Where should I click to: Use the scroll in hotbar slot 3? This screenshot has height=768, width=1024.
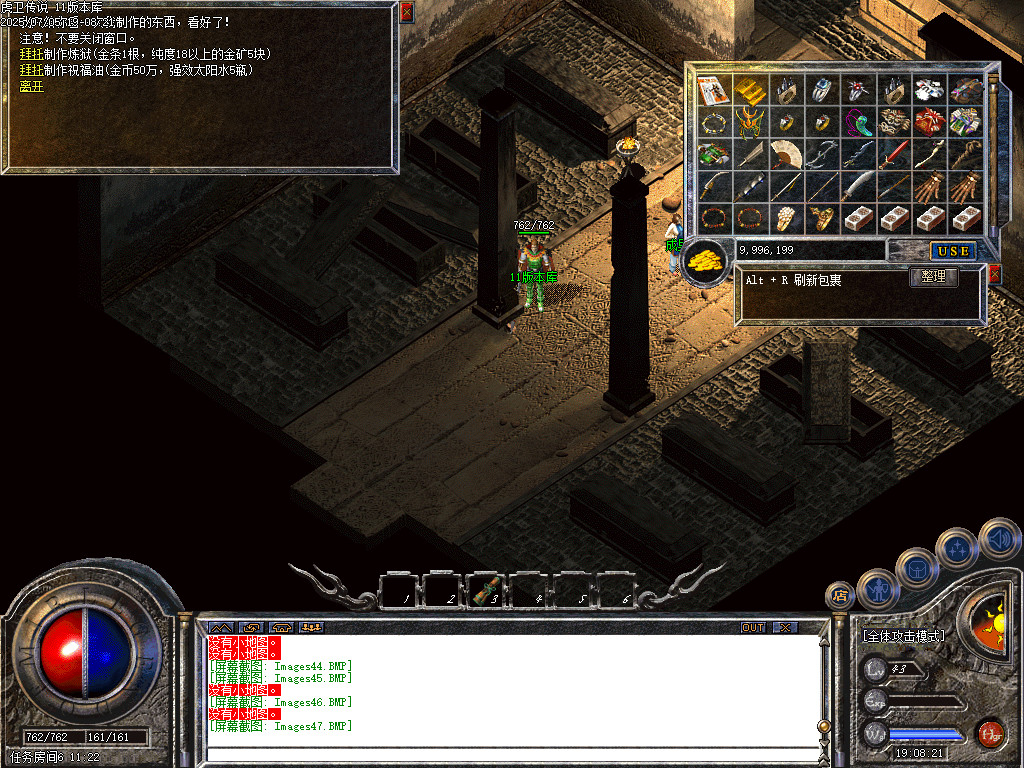point(488,590)
